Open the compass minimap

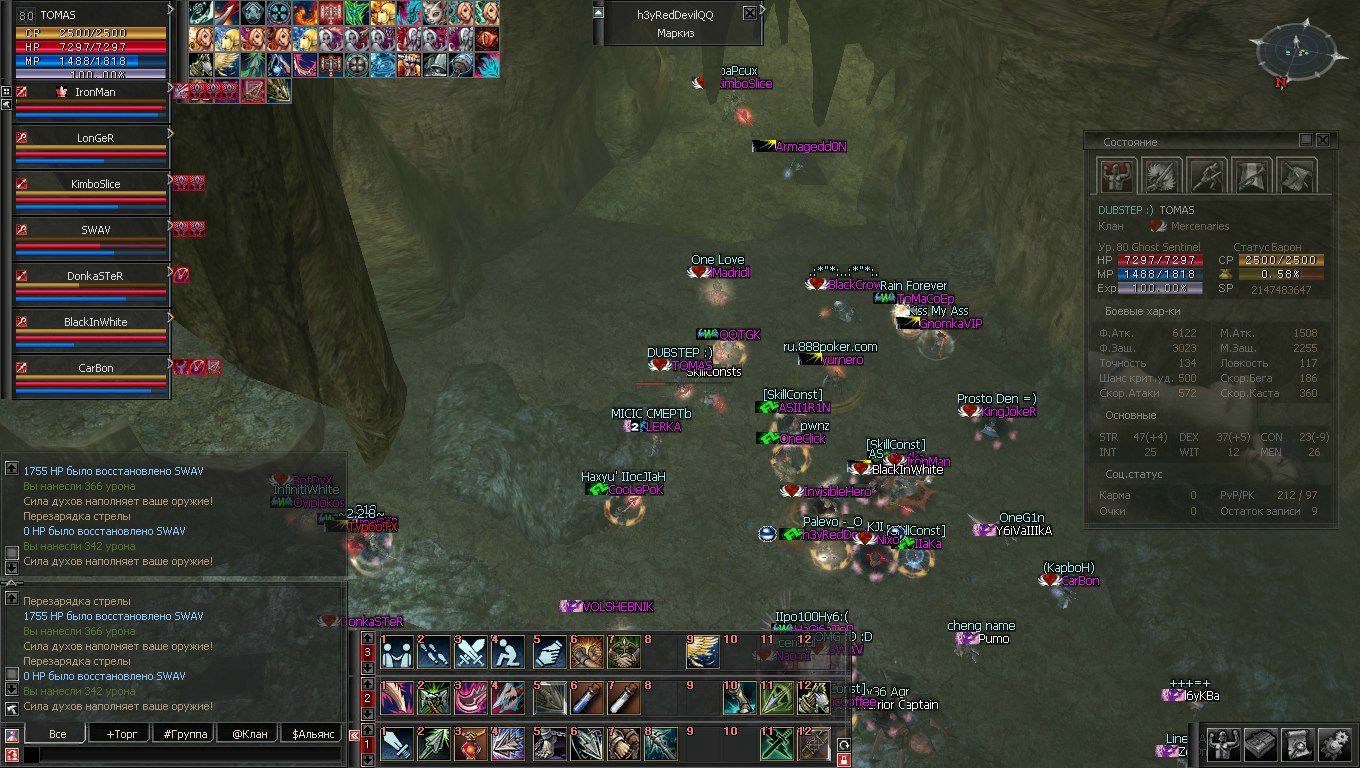pyautogui.click(x=1296, y=48)
